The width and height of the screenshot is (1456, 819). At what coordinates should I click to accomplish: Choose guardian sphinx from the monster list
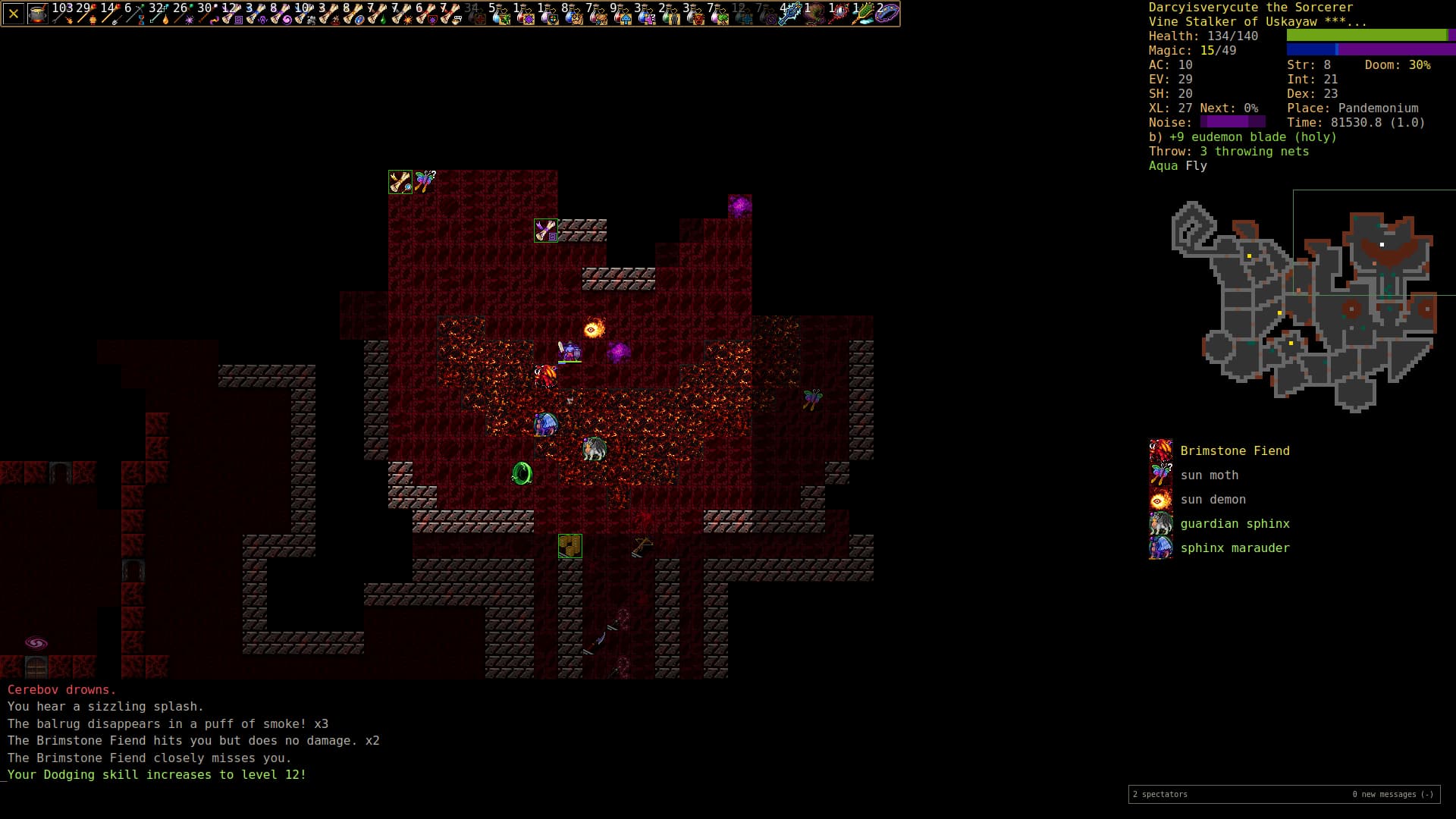pos(1235,524)
